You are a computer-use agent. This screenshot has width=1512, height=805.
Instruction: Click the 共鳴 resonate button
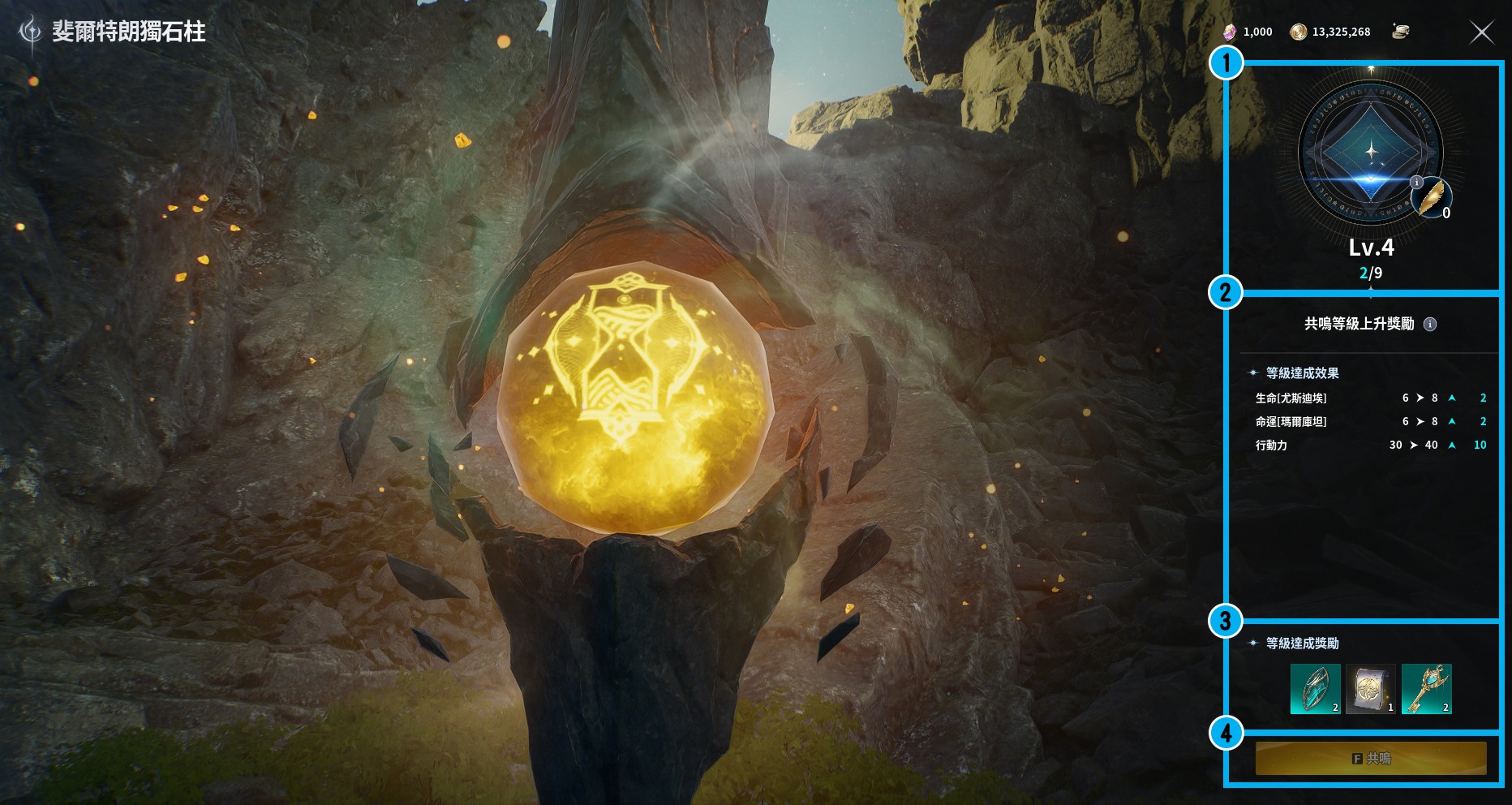click(1371, 758)
